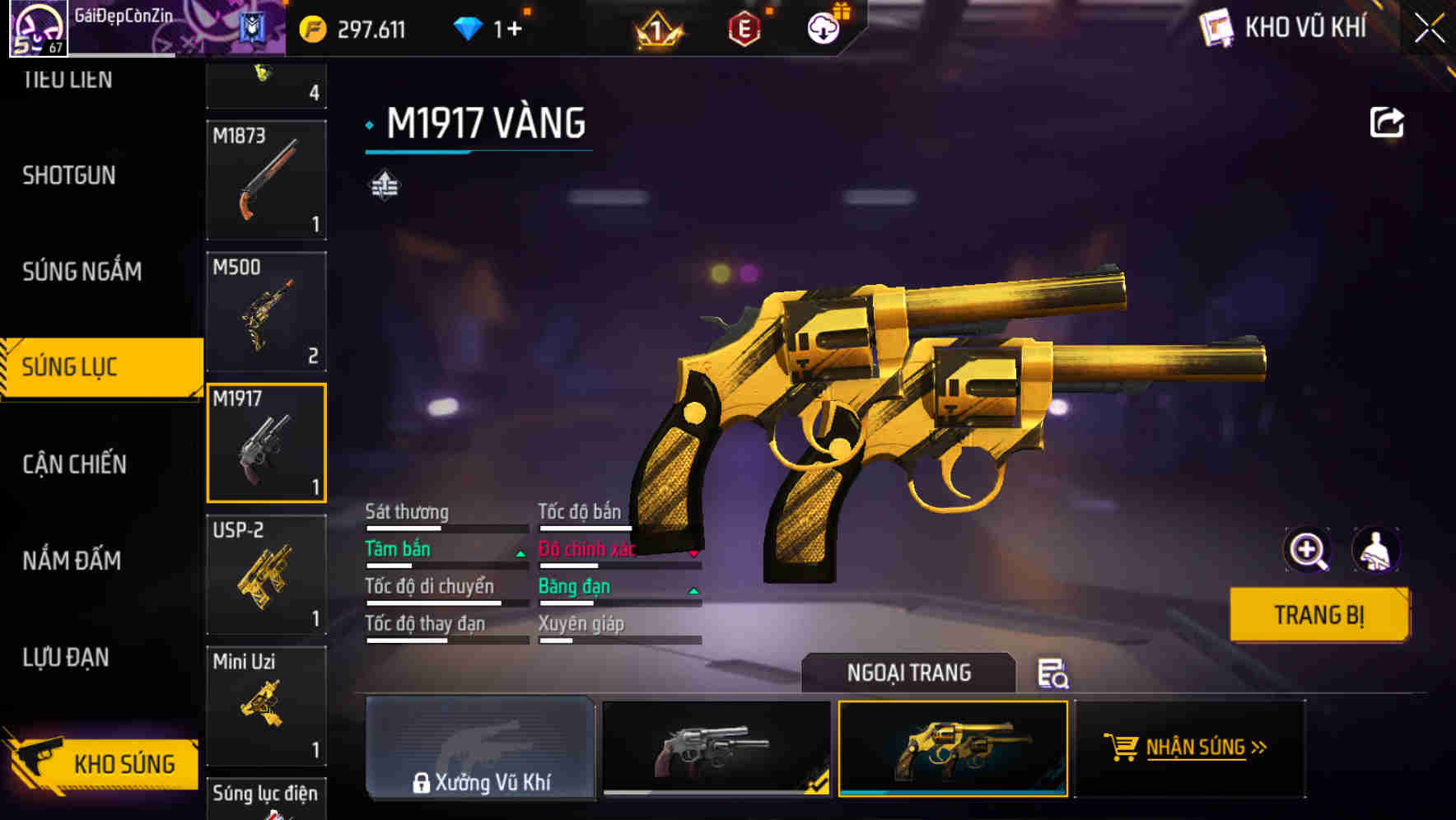Click the locked Xưởng Vũ Khí slot

pos(480,749)
